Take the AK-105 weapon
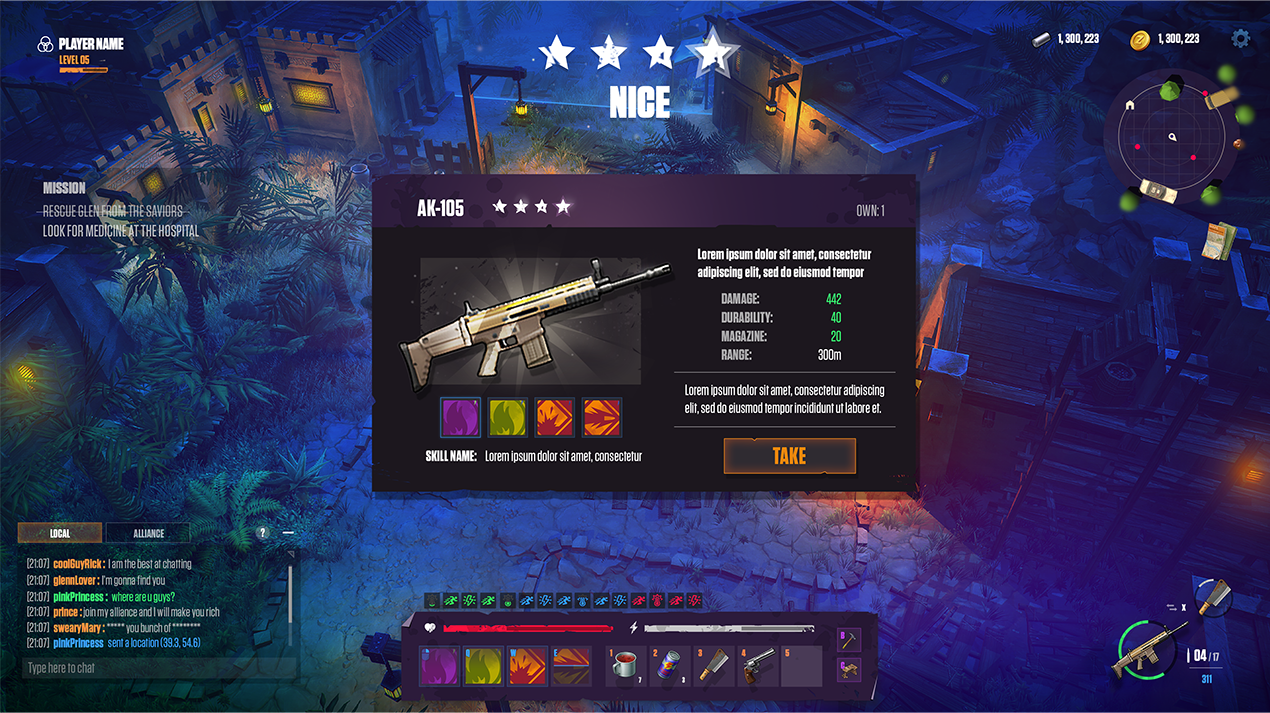This screenshot has height=713, width=1270. click(x=789, y=456)
